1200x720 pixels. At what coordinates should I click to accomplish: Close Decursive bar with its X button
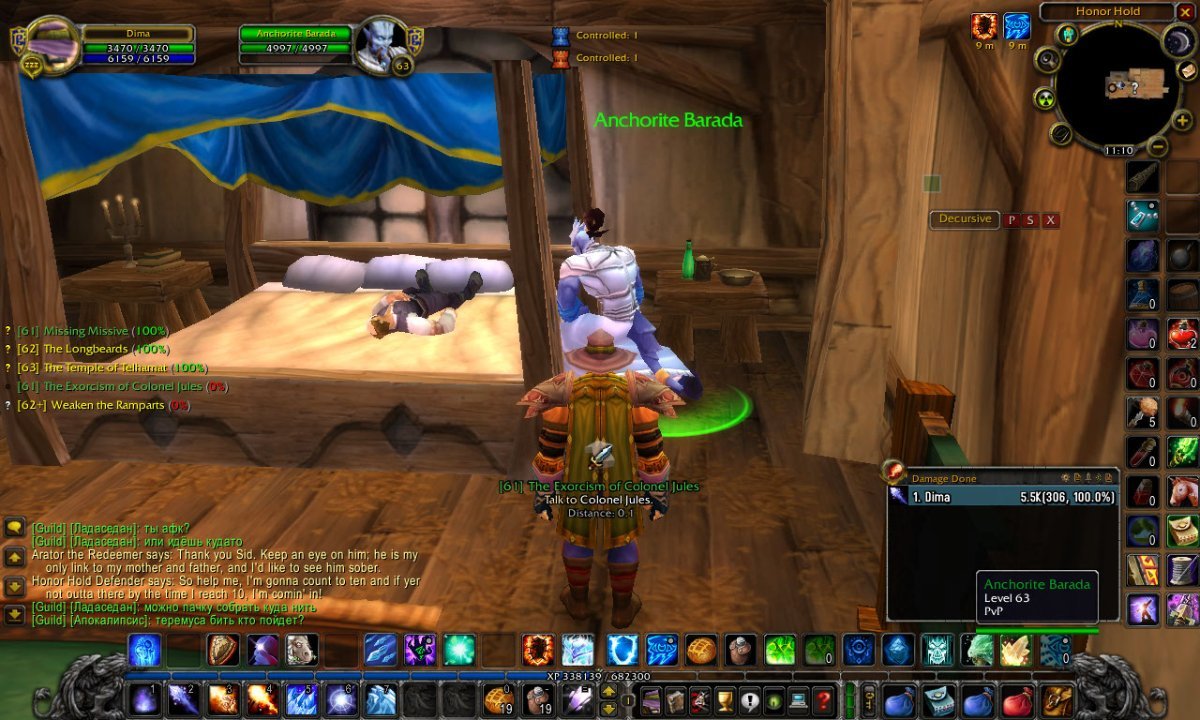click(1050, 220)
